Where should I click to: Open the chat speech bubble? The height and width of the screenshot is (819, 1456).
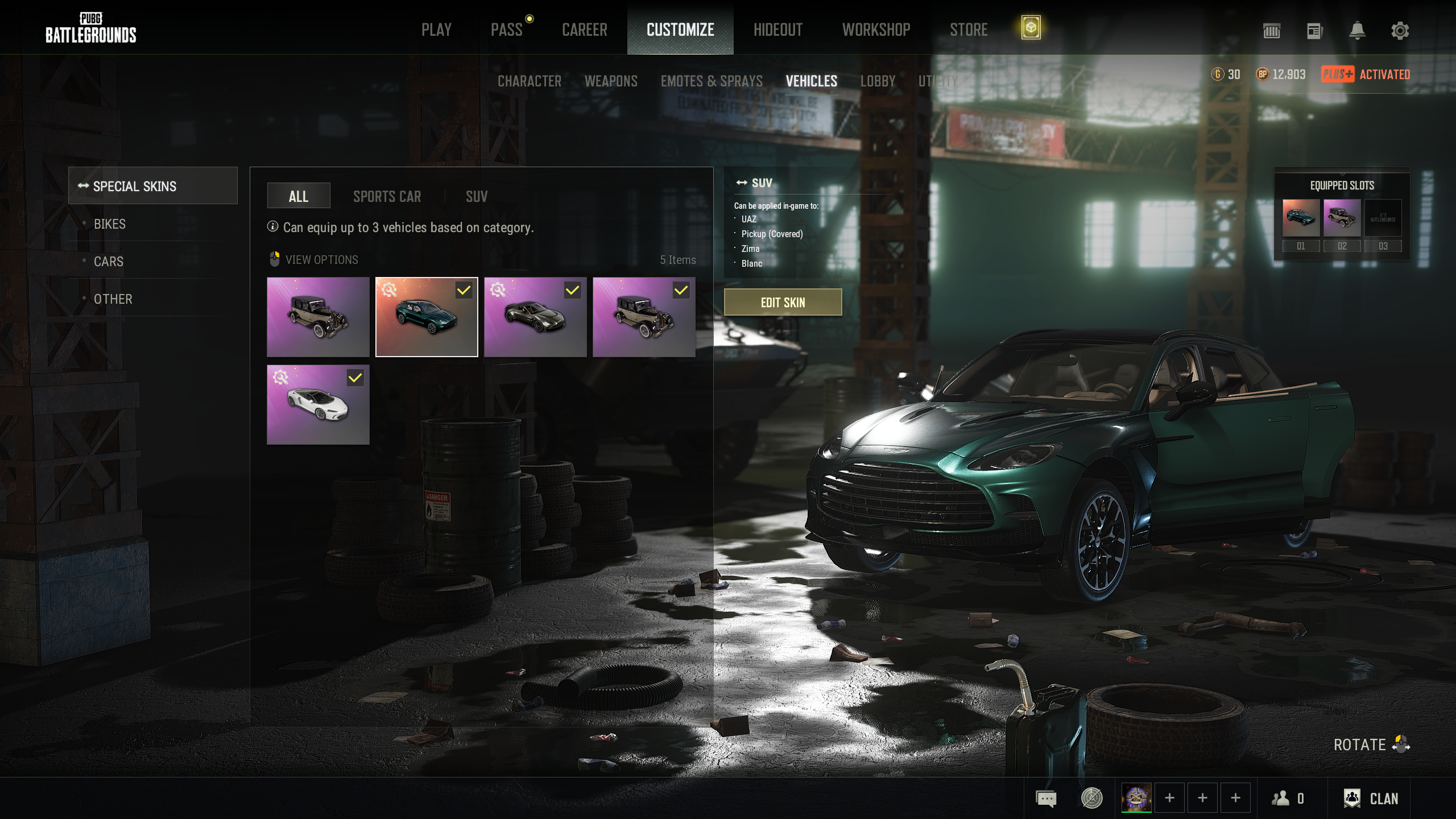coord(1046,799)
